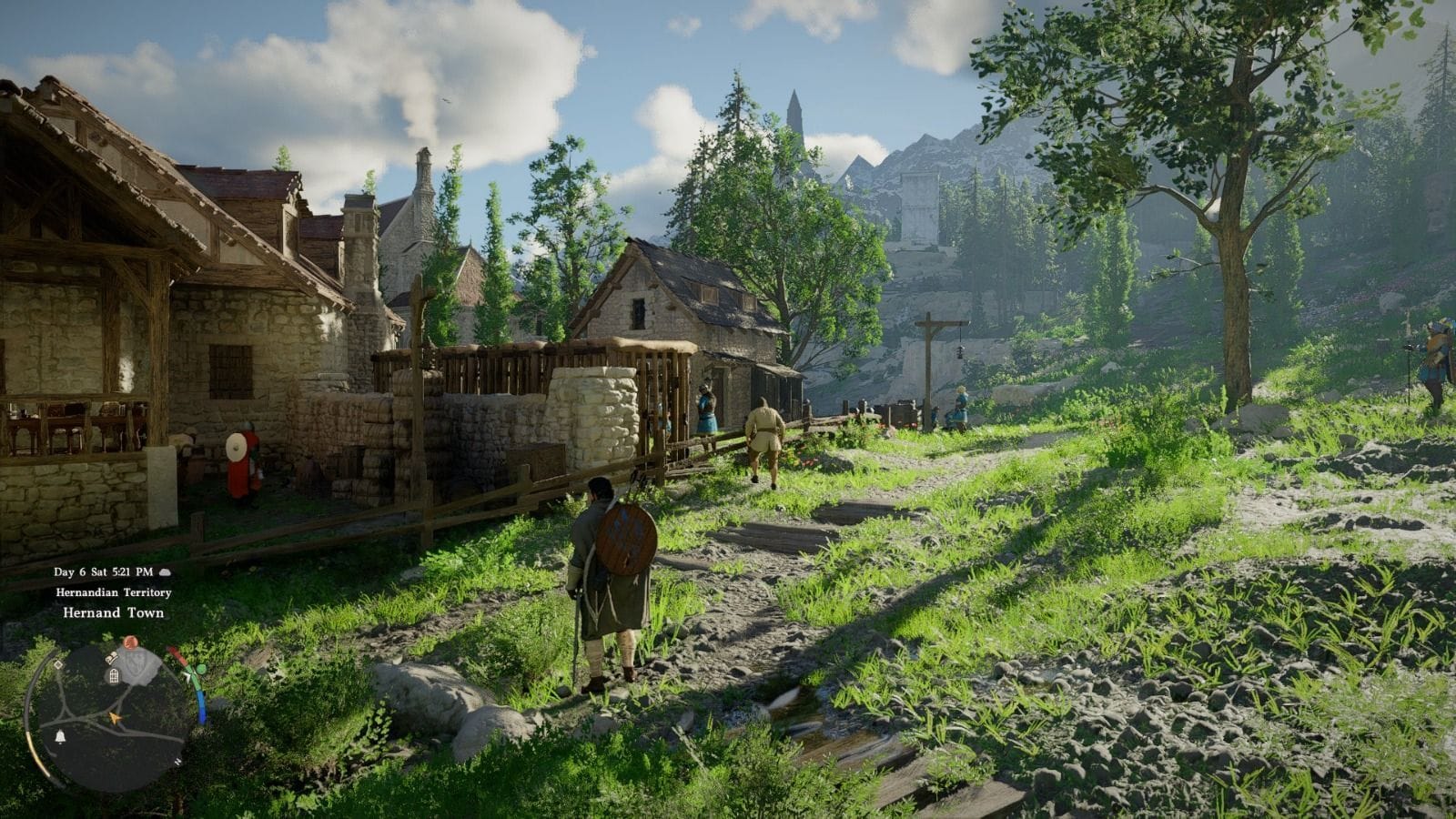
Task: Click the "Hernand Town" label
Action: pos(112,613)
